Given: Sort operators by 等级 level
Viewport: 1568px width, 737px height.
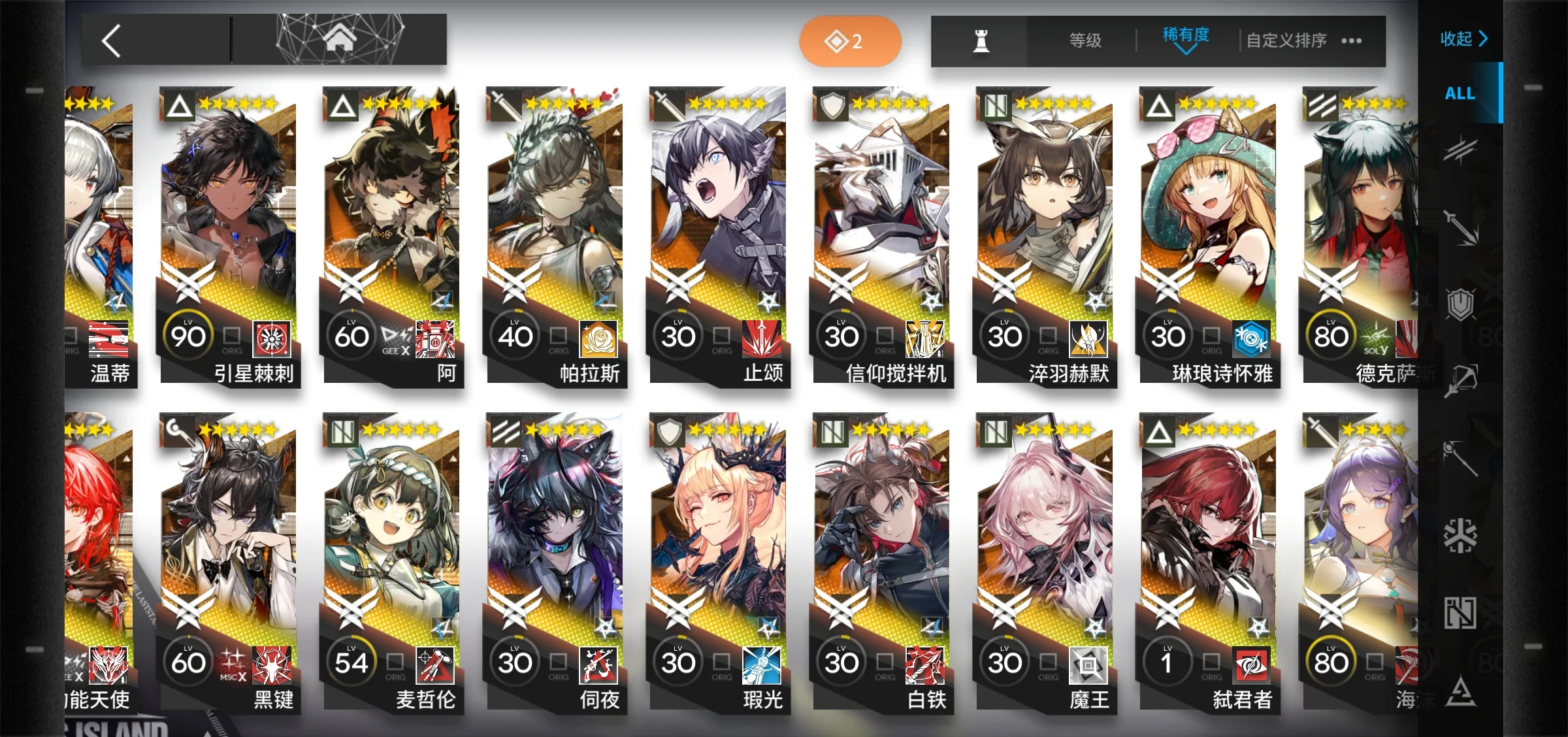Looking at the screenshot, I should tap(1085, 41).
